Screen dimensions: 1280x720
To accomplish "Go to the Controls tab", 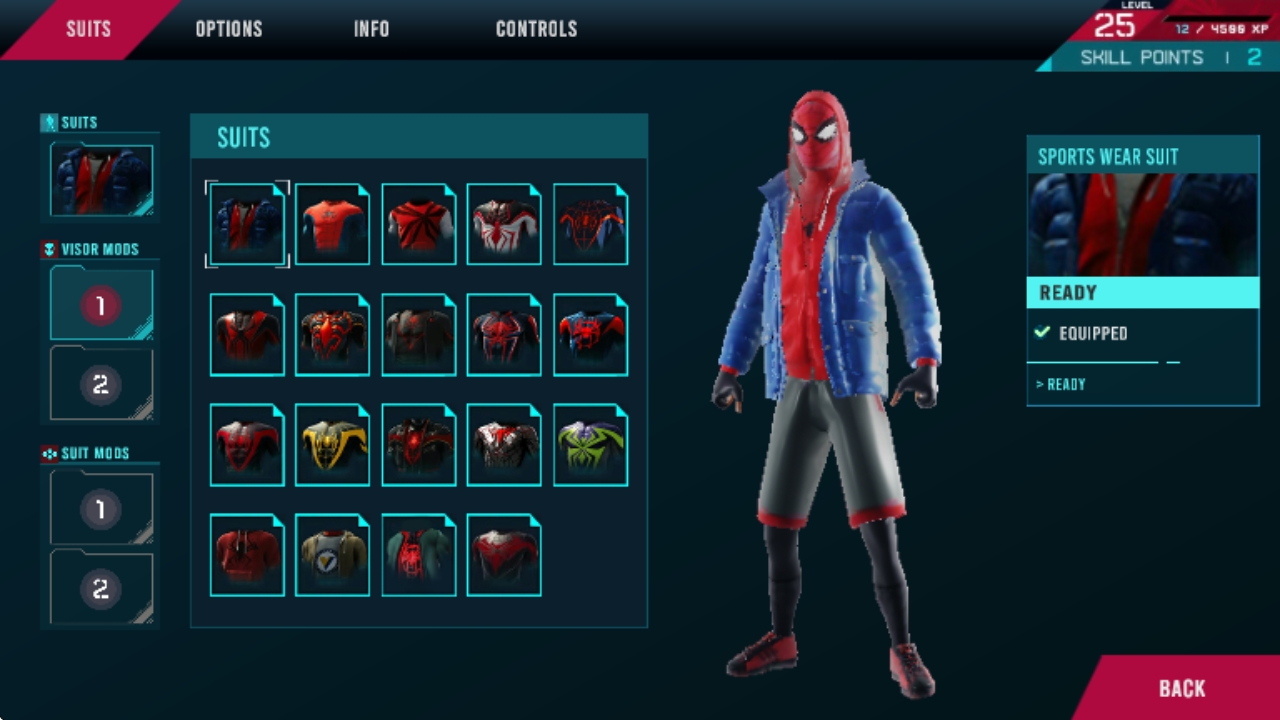I will pyautogui.click(x=536, y=29).
